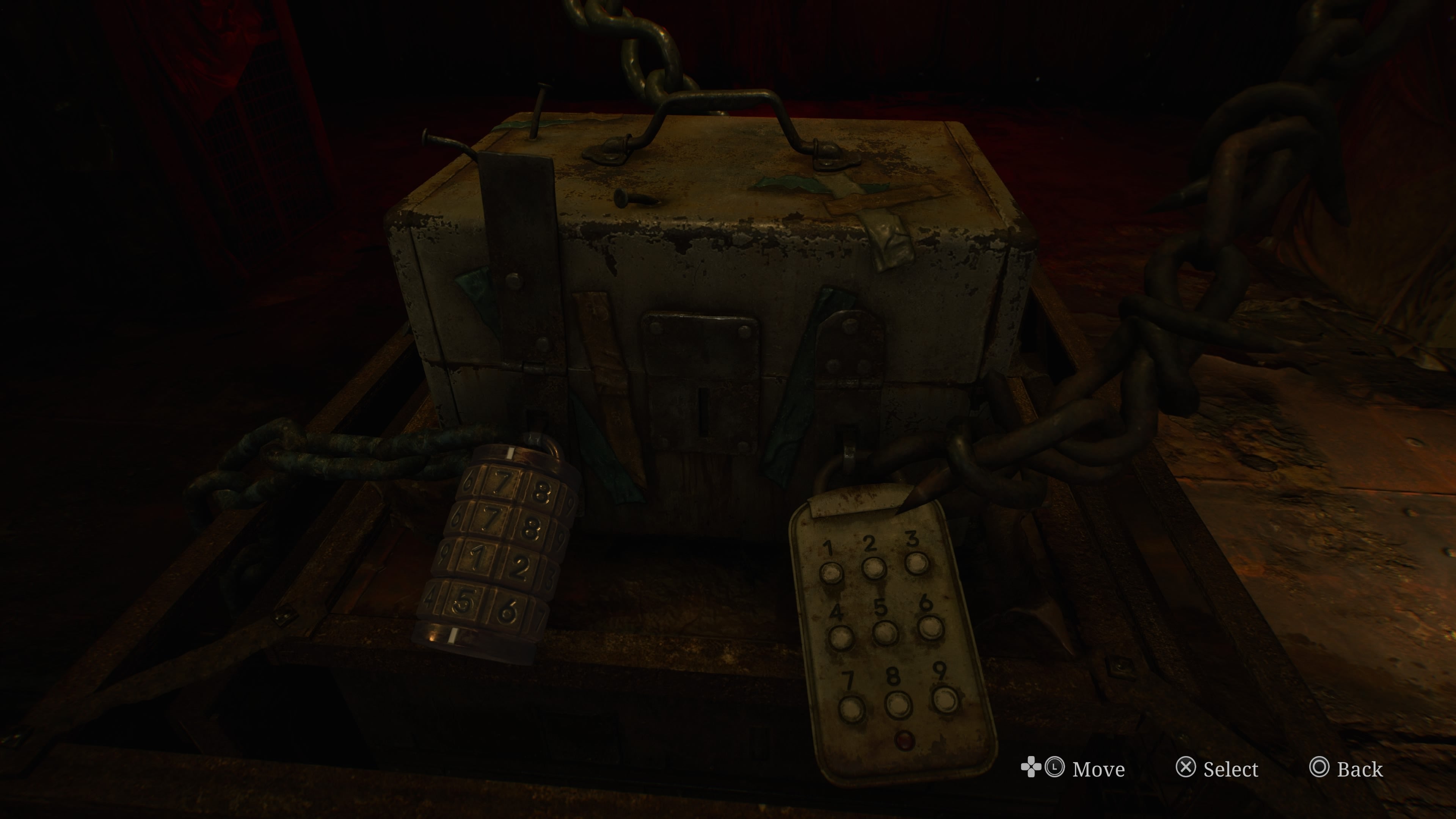
Task: Push keypad button number 1
Action: (x=831, y=573)
